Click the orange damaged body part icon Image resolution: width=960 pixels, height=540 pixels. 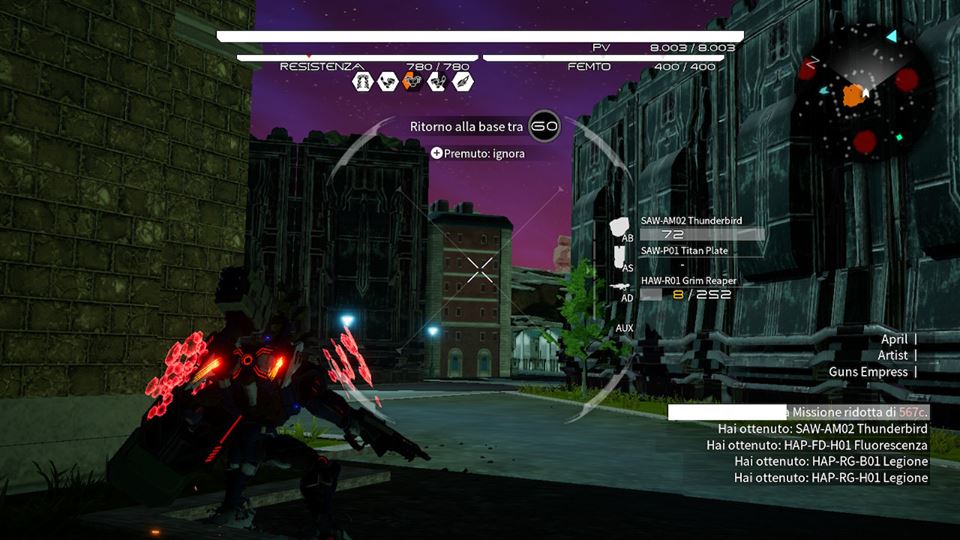click(412, 82)
